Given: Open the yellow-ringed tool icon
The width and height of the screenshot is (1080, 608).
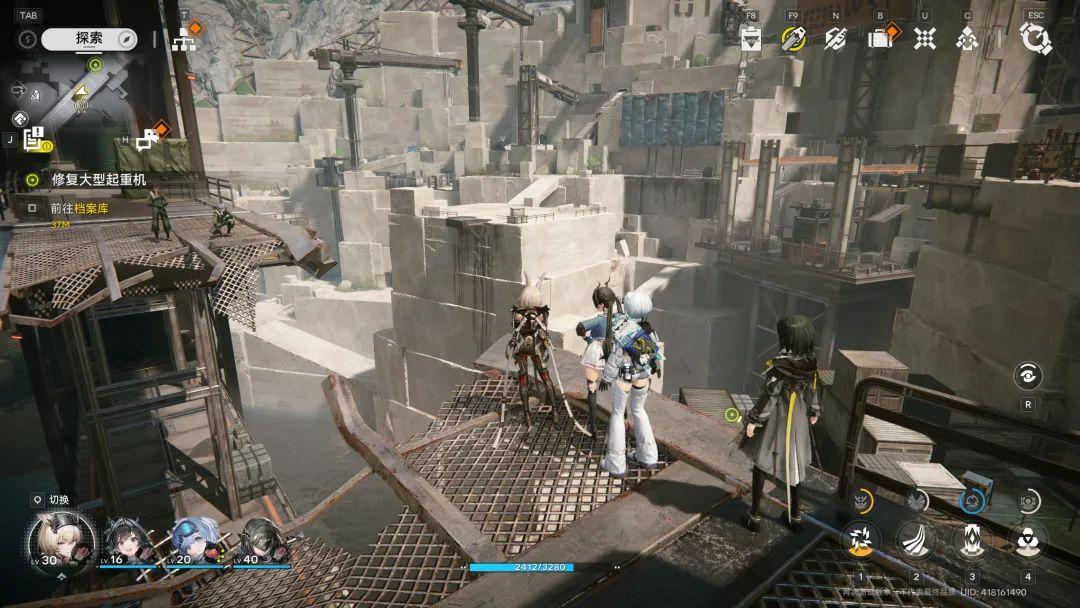Looking at the screenshot, I should pyautogui.click(x=793, y=38).
